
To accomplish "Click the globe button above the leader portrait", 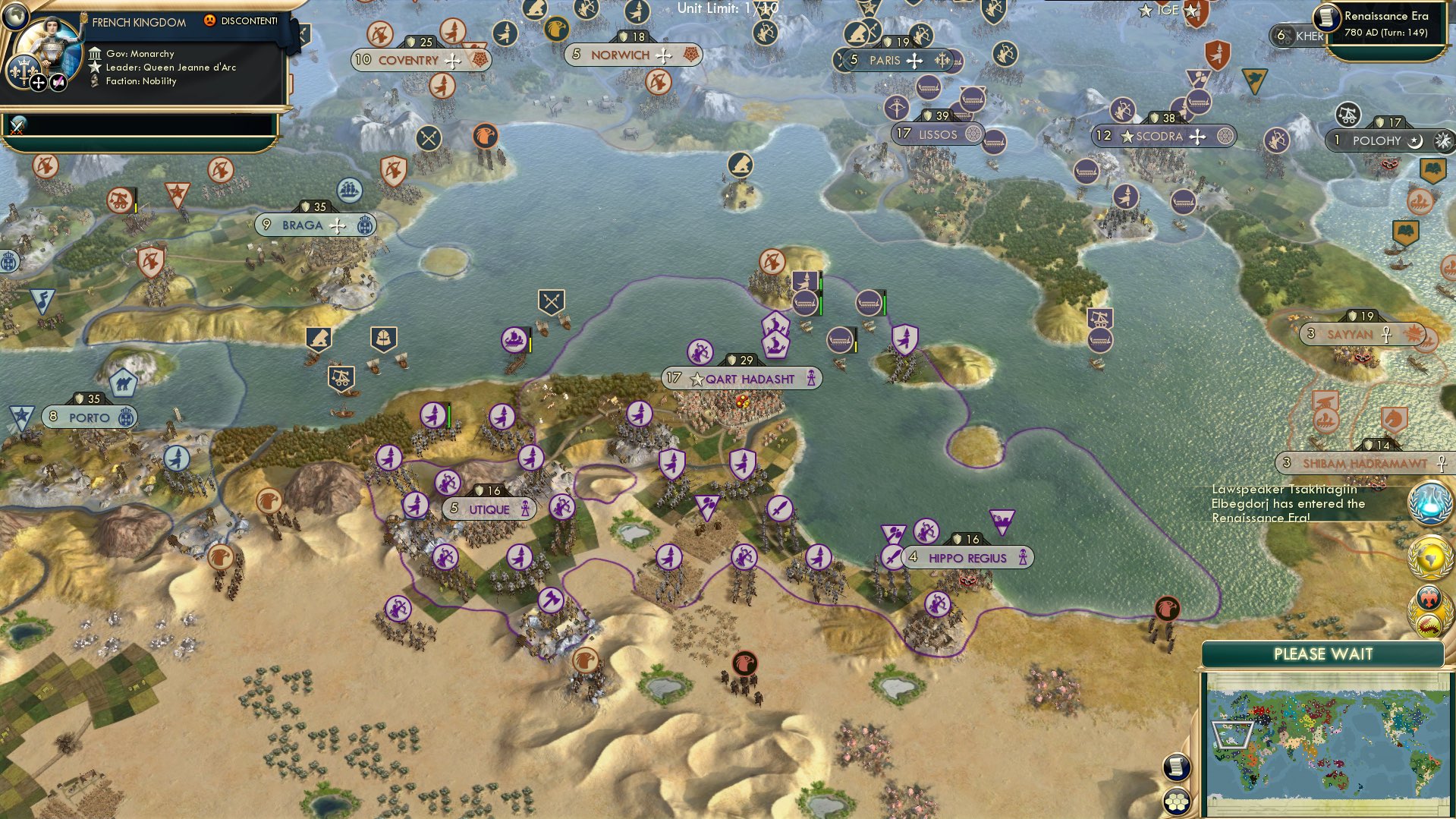I will (x=15, y=17).
